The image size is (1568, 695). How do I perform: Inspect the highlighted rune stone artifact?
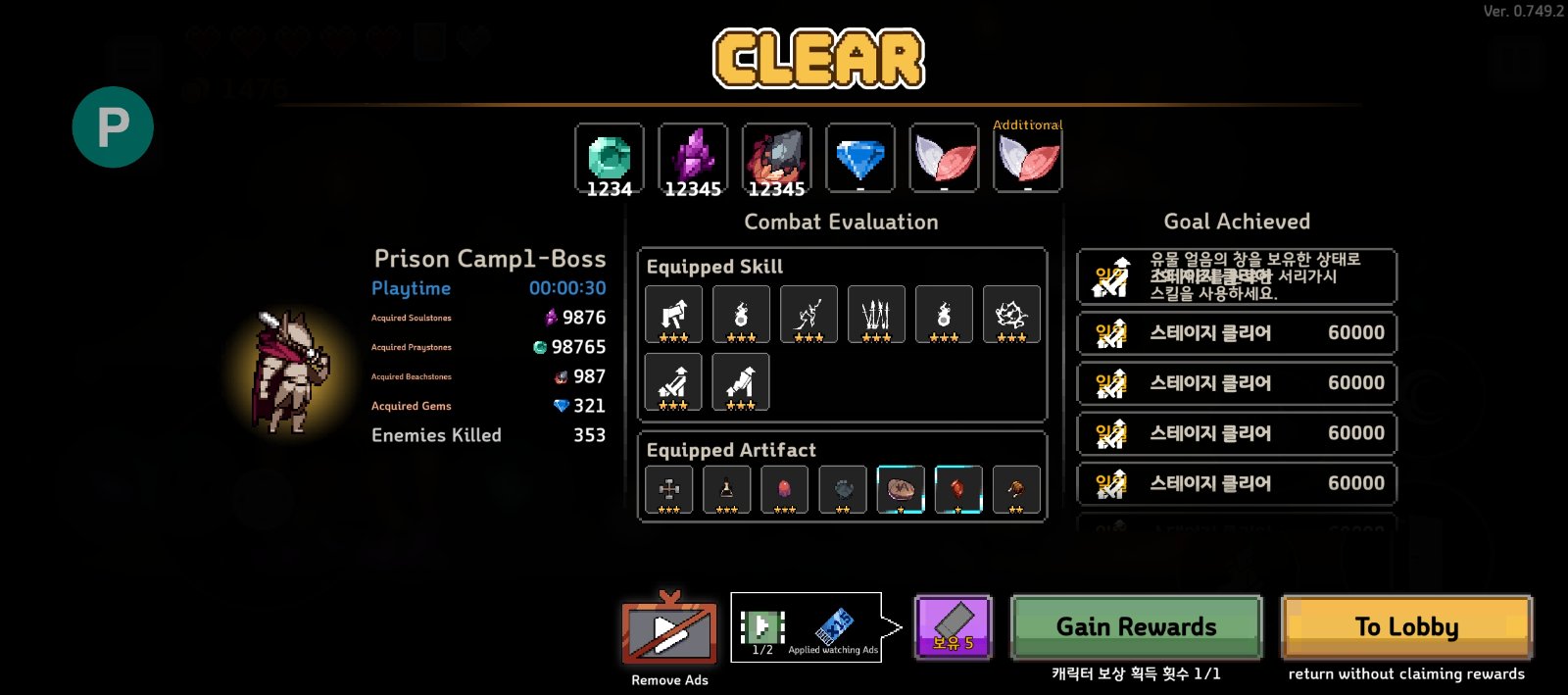pyautogui.click(x=901, y=489)
